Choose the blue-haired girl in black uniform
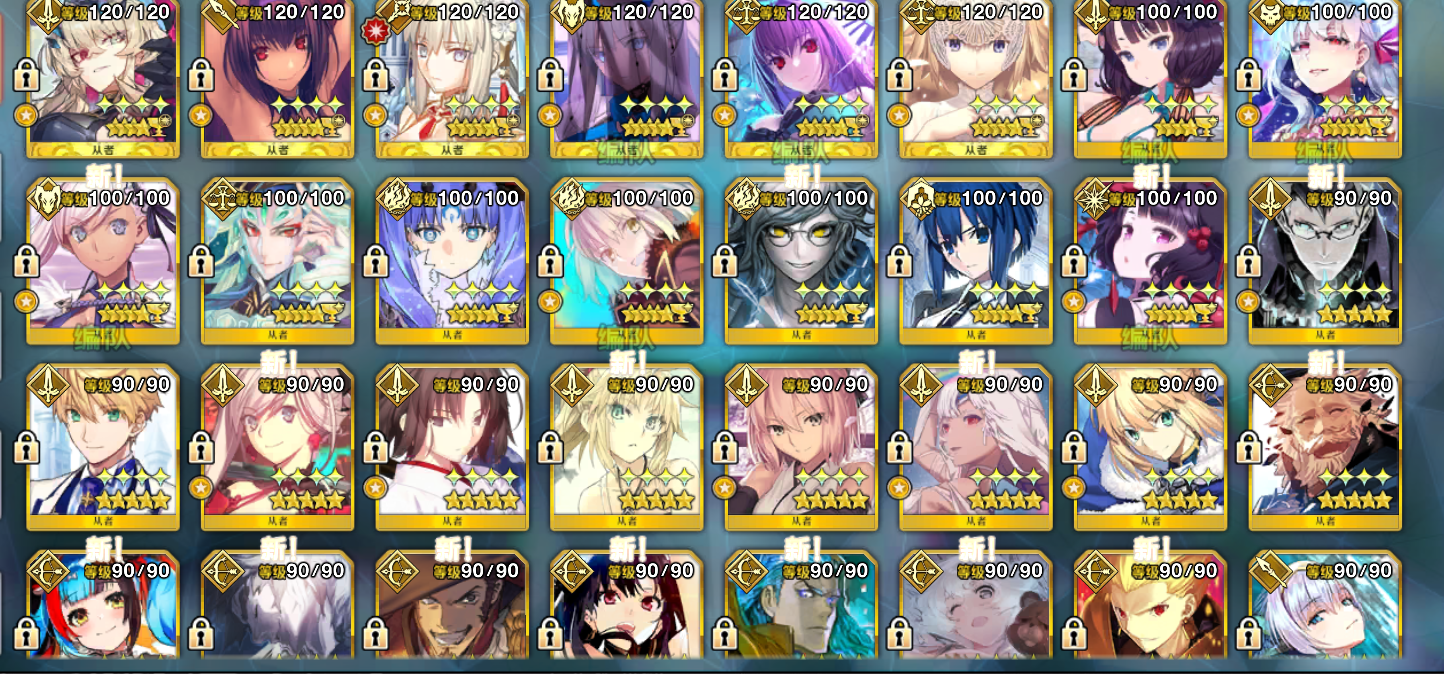 [x=976, y=261]
